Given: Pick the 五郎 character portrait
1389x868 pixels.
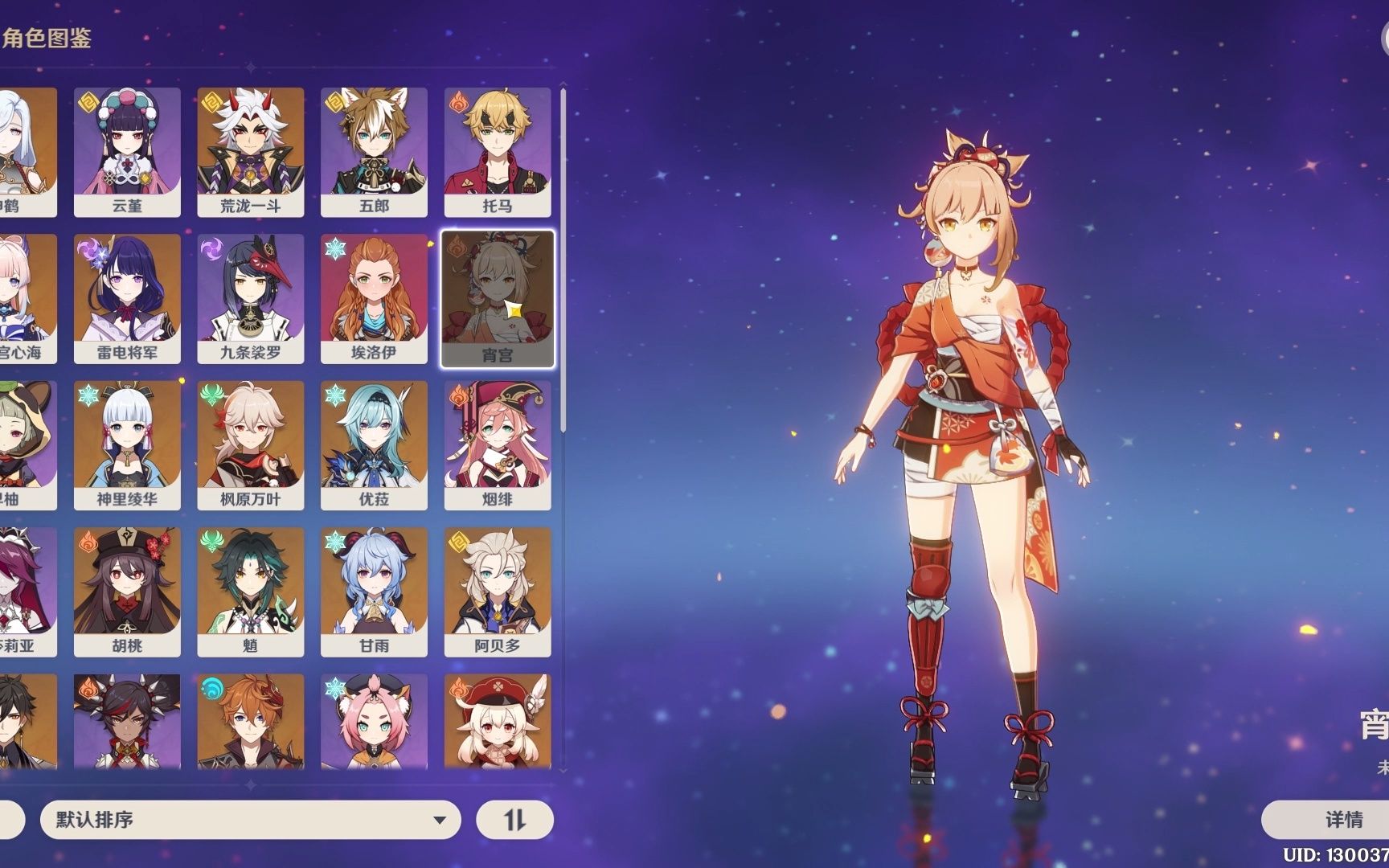Looking at the screenshot, I should 374,152.
